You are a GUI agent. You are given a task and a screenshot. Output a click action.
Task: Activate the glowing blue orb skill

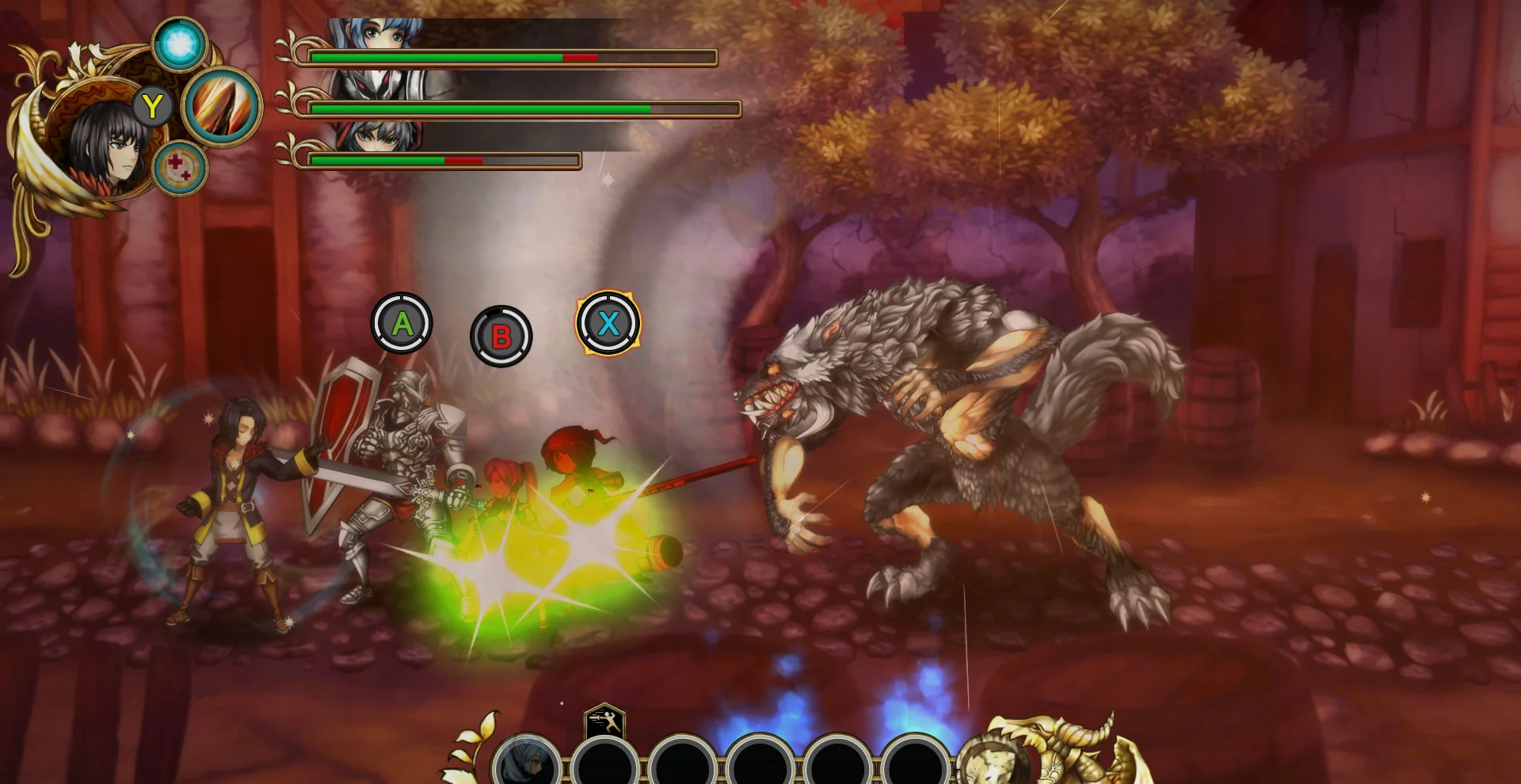pos(180,44)
